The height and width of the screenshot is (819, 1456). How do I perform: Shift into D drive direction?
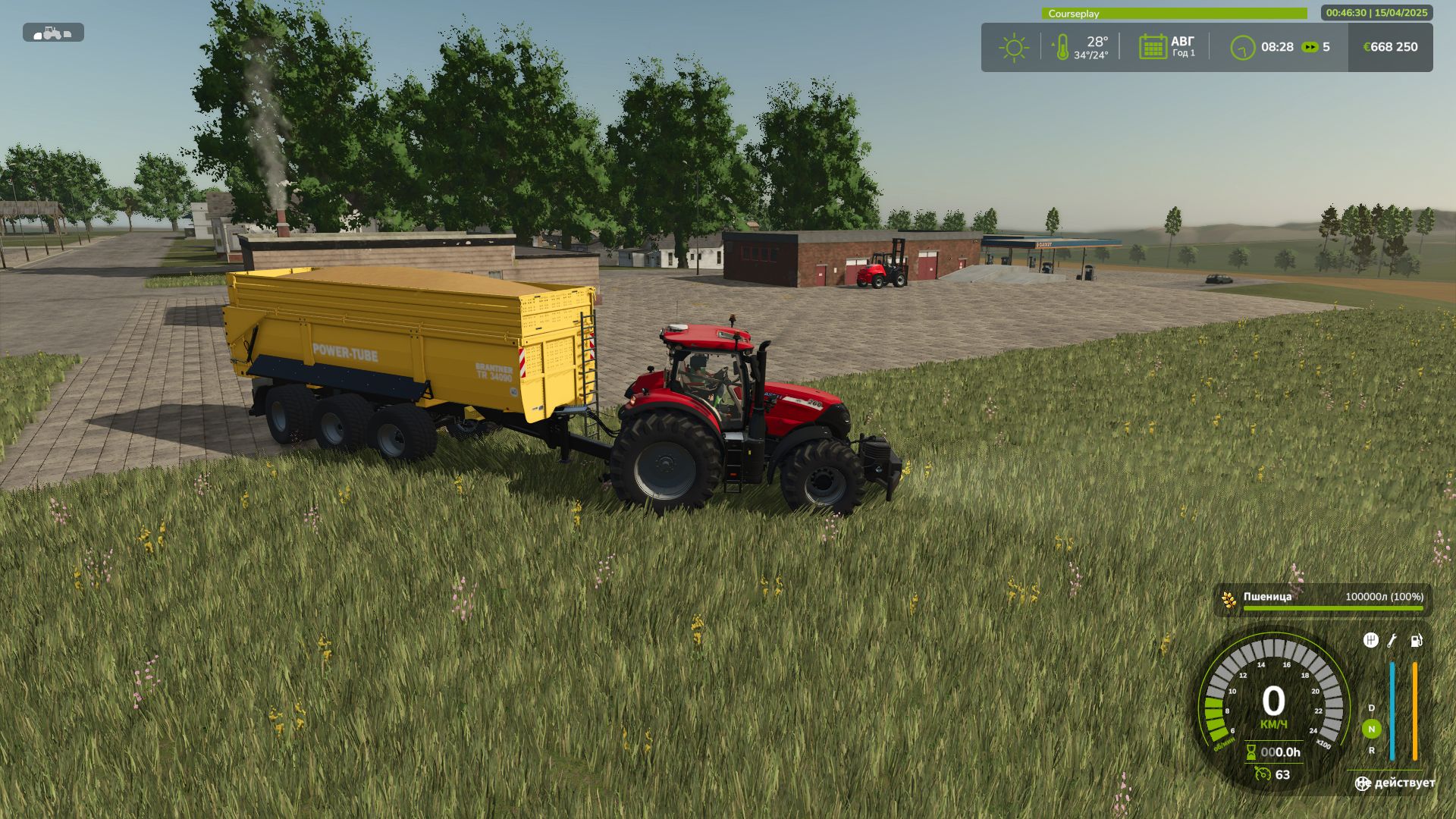coord(1371,708)
